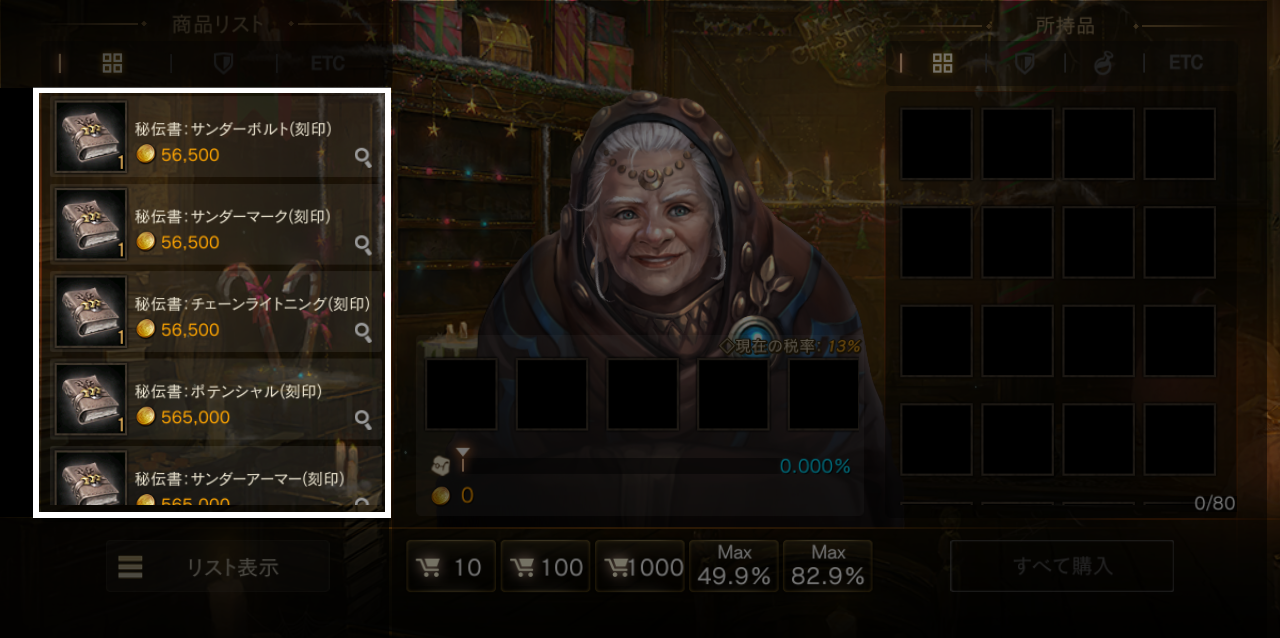Image resolution: width=1280 pixels, height=638 pixels.
Task: Show all shop items grid tab
Action: (112, 63)
